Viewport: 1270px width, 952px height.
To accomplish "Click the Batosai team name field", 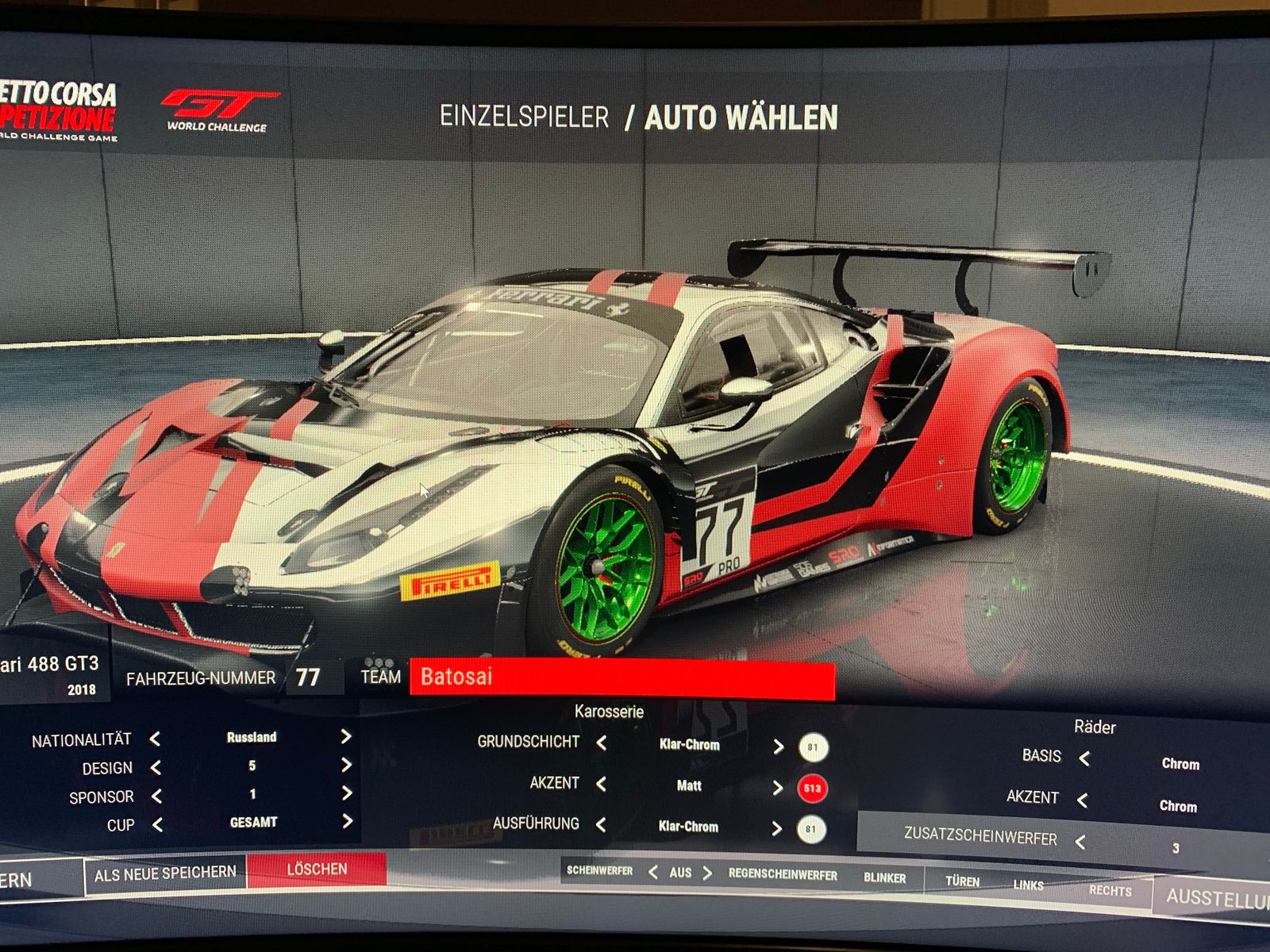I will [622, 678].
